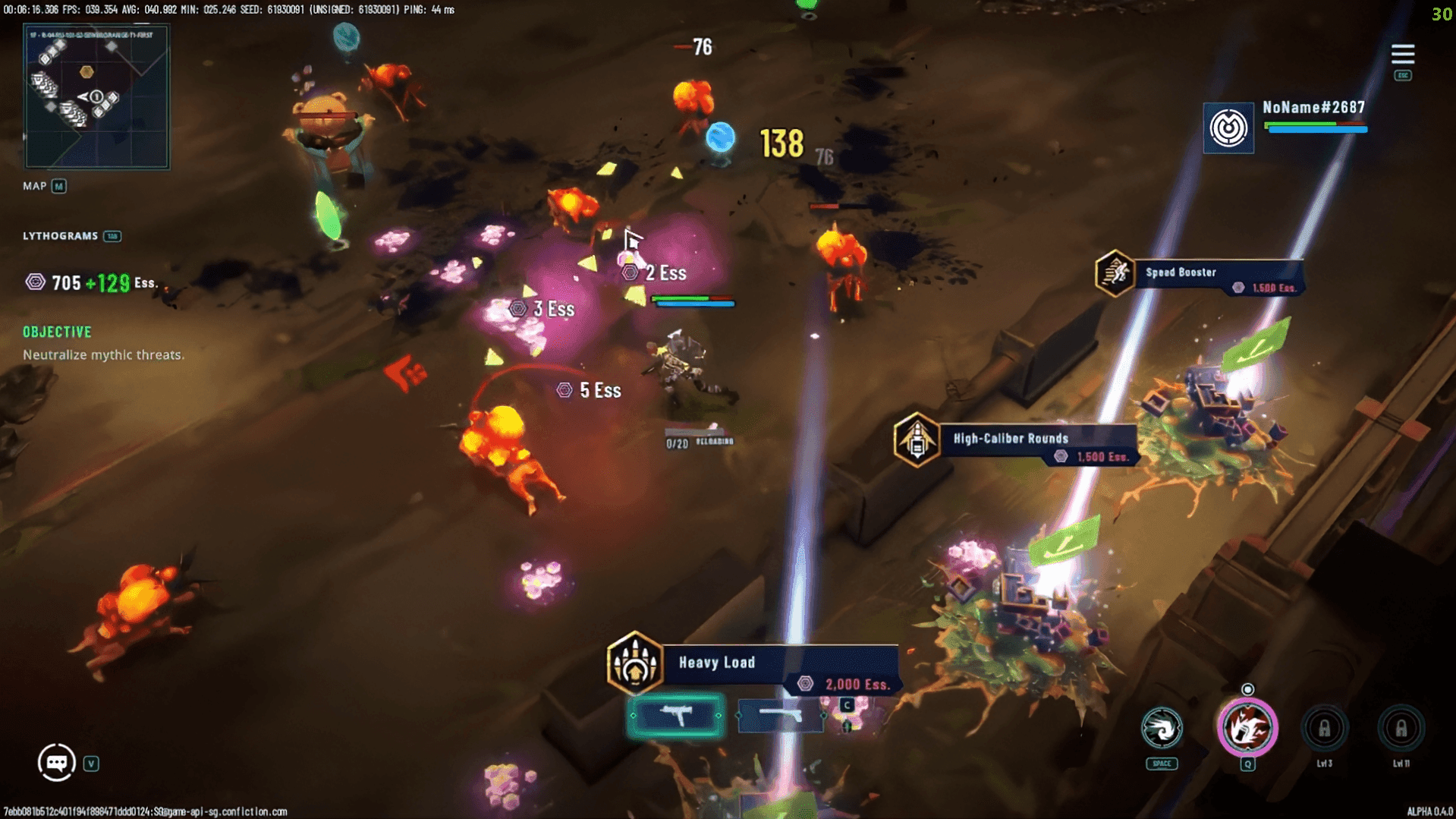This screenshot has height=819, width=1456.
Task: Open the minimap
Action: point(96,96)
